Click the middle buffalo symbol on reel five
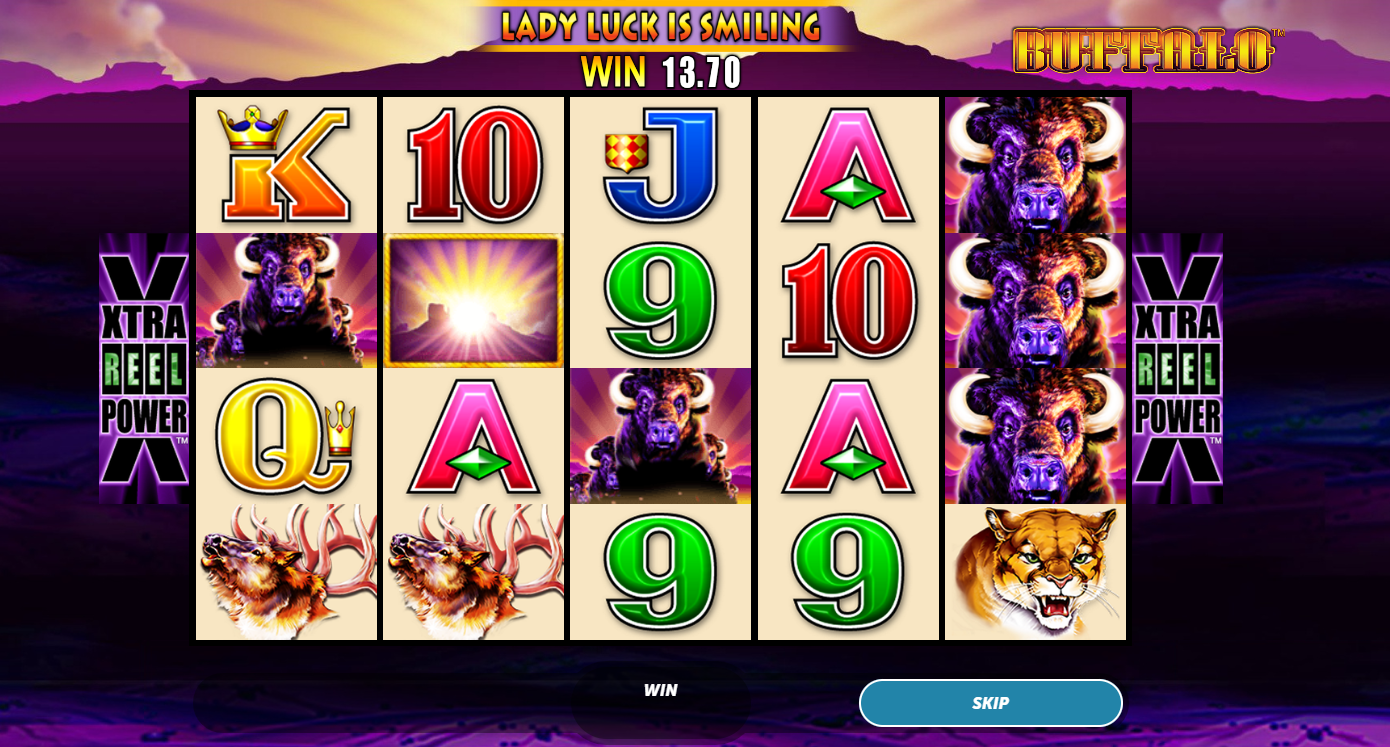Screen dimensions: 1390x747 [x=1035, y=299]
